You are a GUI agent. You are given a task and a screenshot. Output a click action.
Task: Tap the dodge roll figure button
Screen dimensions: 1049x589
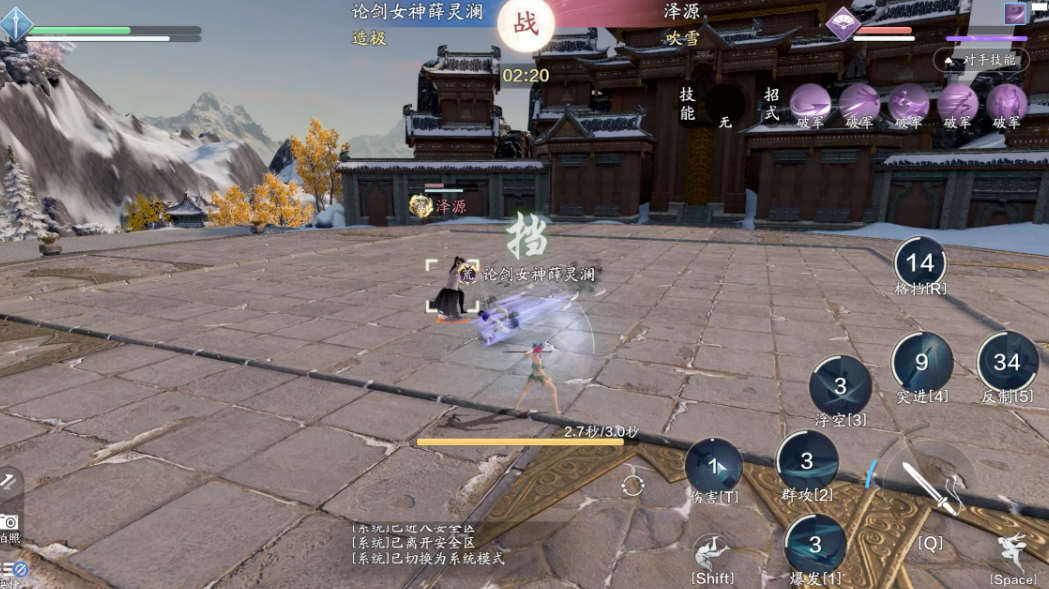tap(712, 552)
